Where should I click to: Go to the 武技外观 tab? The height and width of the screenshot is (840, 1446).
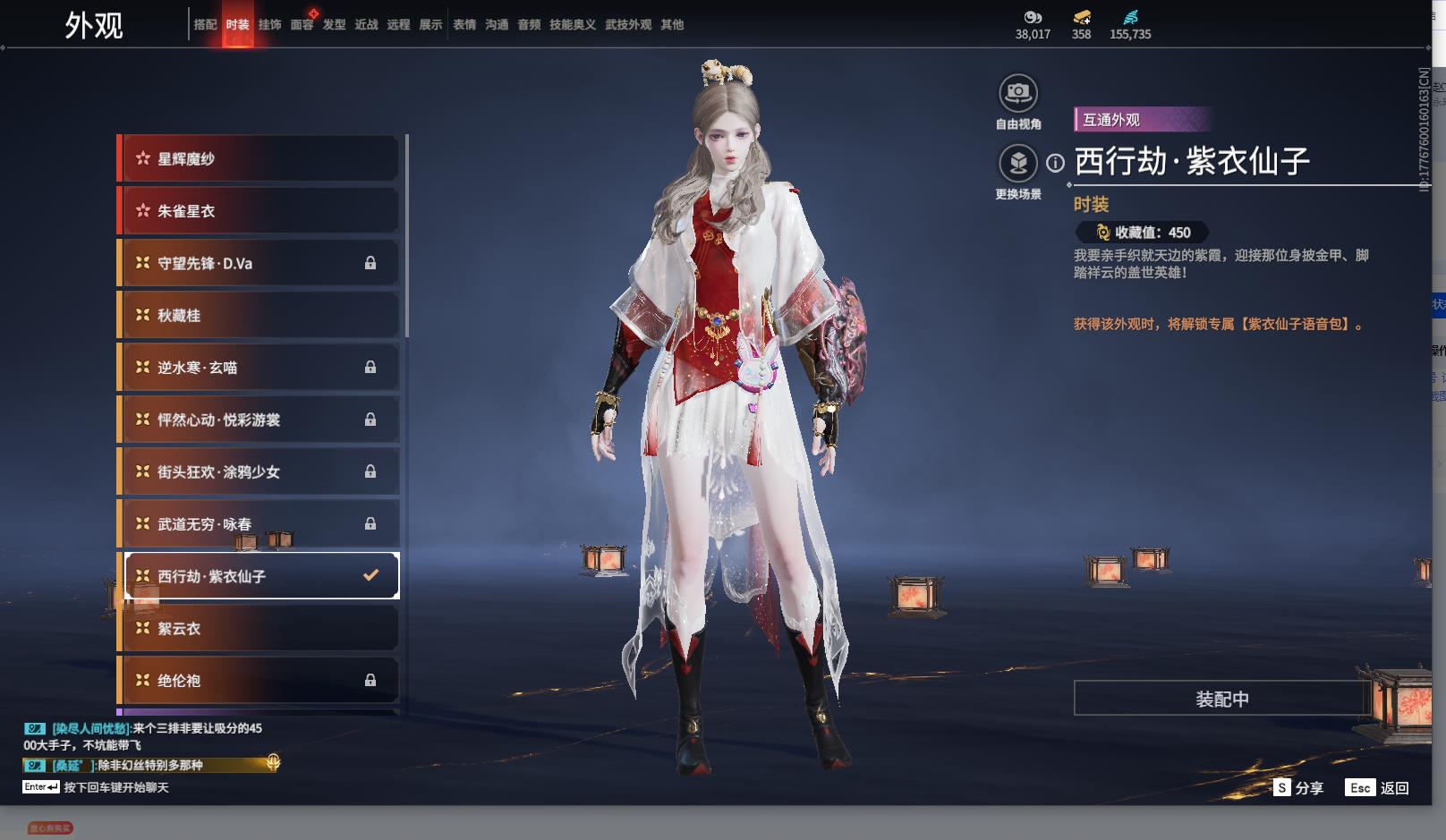[x=627, y=25]
